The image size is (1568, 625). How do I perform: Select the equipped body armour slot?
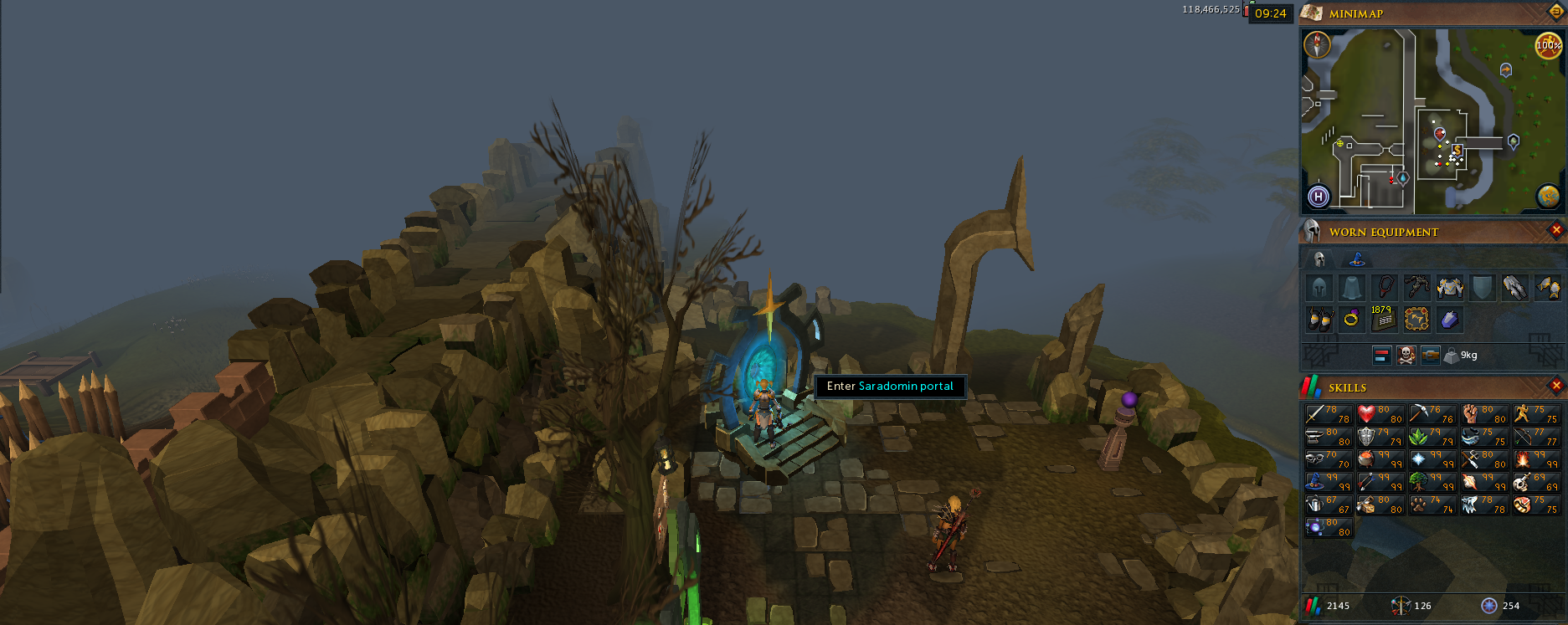pyautogui.click(x=1450, y=288)
